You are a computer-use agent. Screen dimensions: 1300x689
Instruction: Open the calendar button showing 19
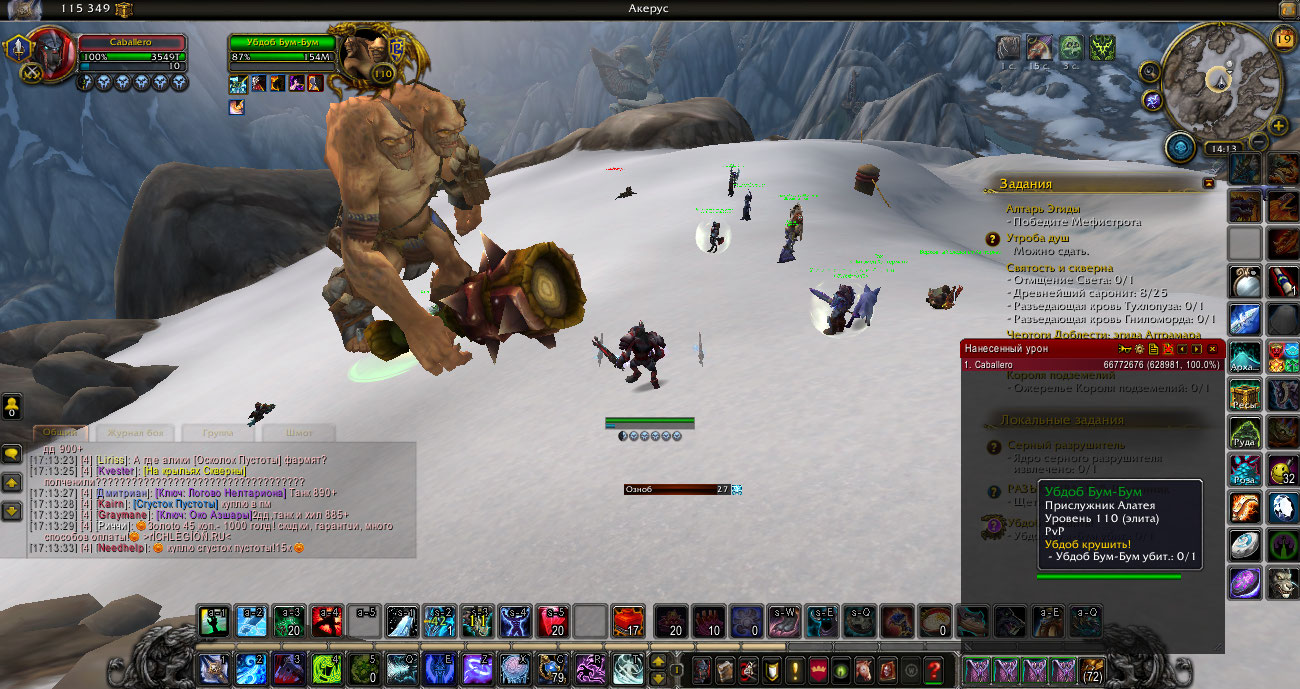(x=1284, y=38)
